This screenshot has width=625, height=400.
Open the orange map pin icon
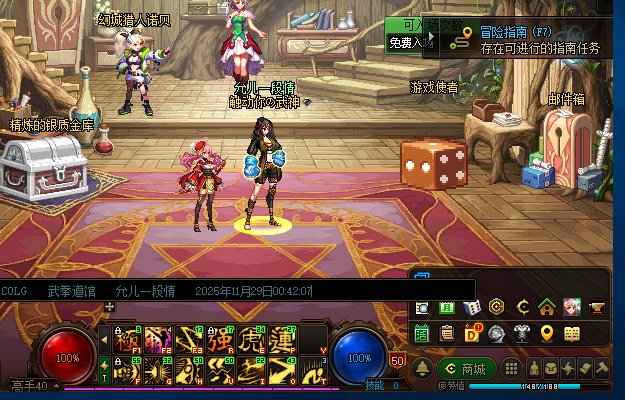tap(546, 333)
